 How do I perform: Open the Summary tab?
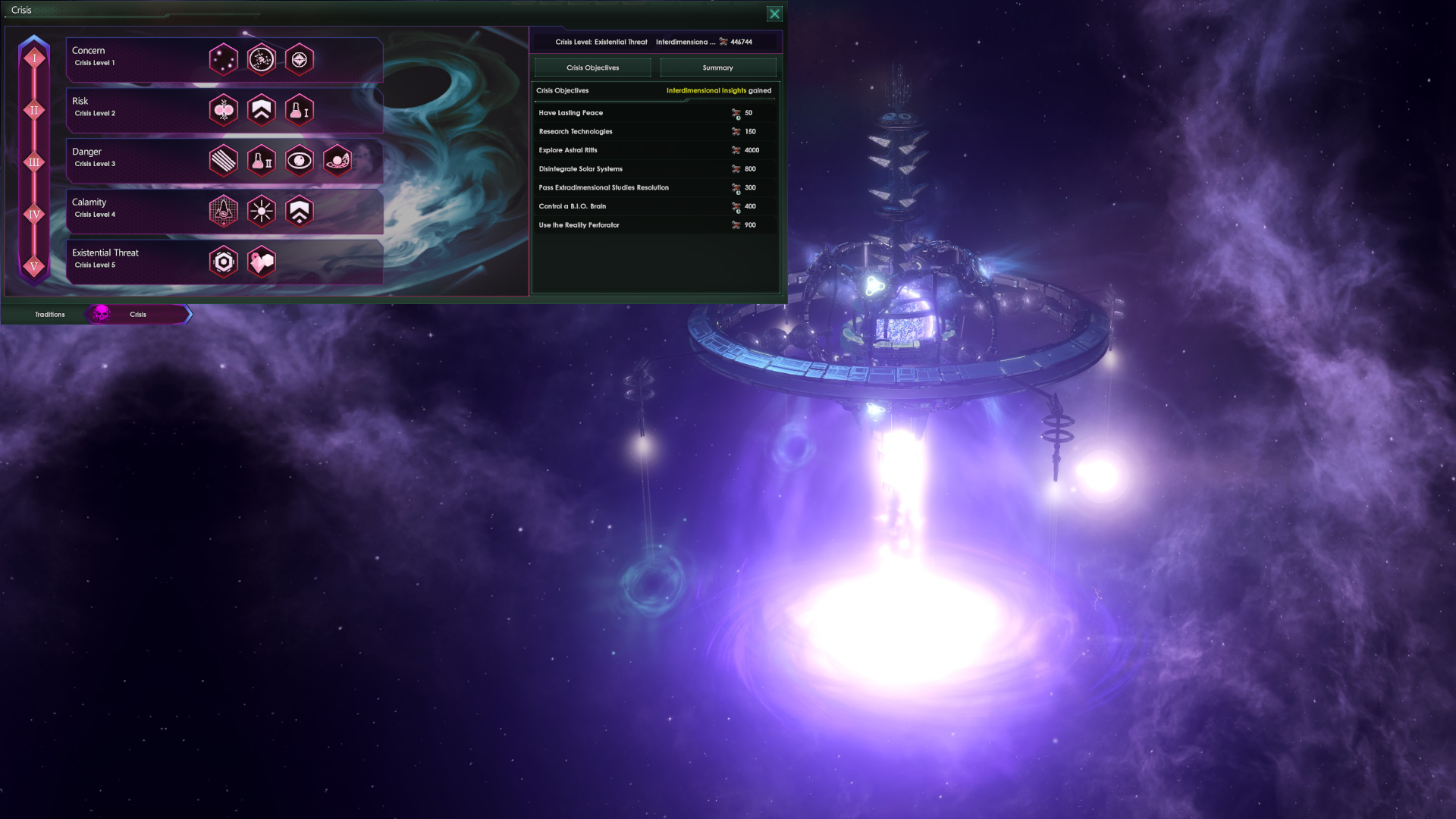click(717, 67)
